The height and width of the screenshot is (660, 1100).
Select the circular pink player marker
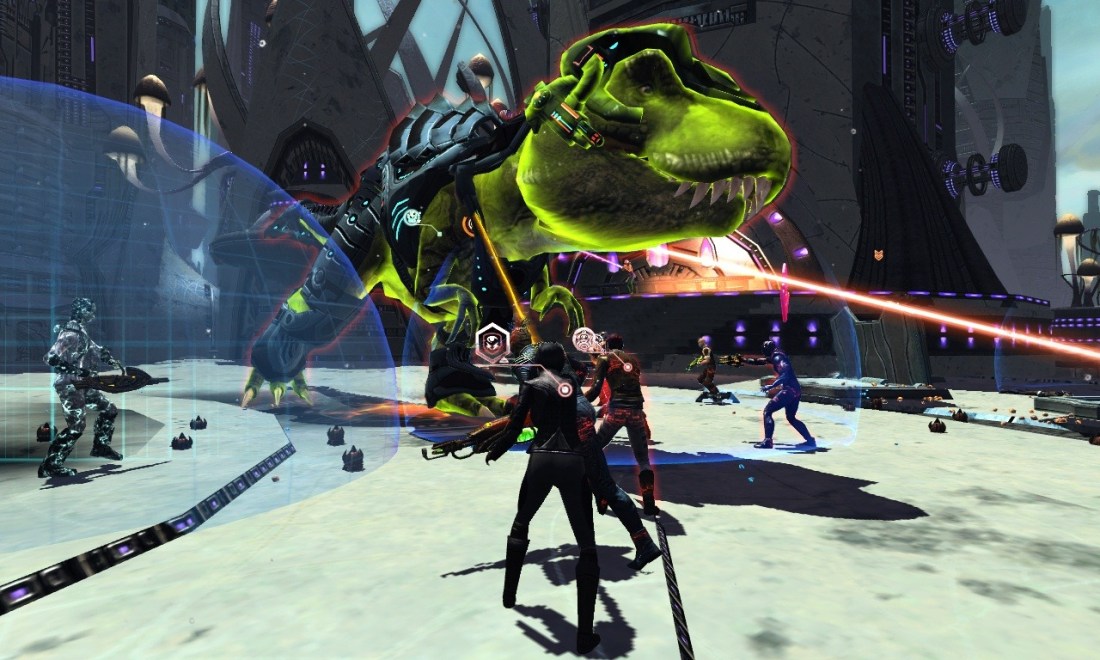[x=586, y=340]
